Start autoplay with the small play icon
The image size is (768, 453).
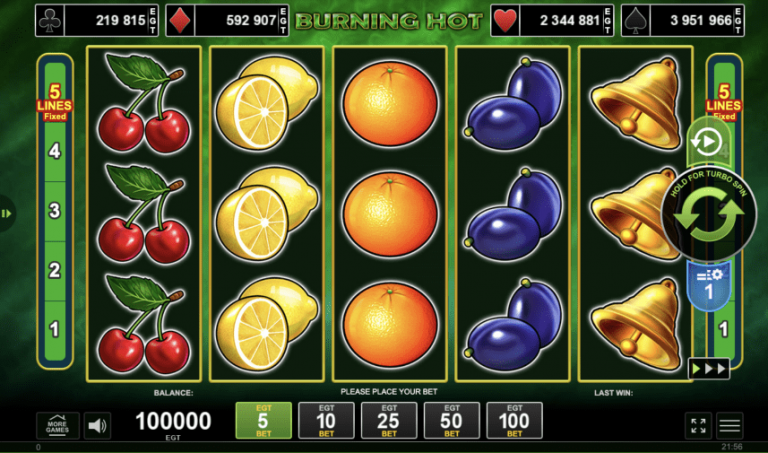tap(707, 141)
